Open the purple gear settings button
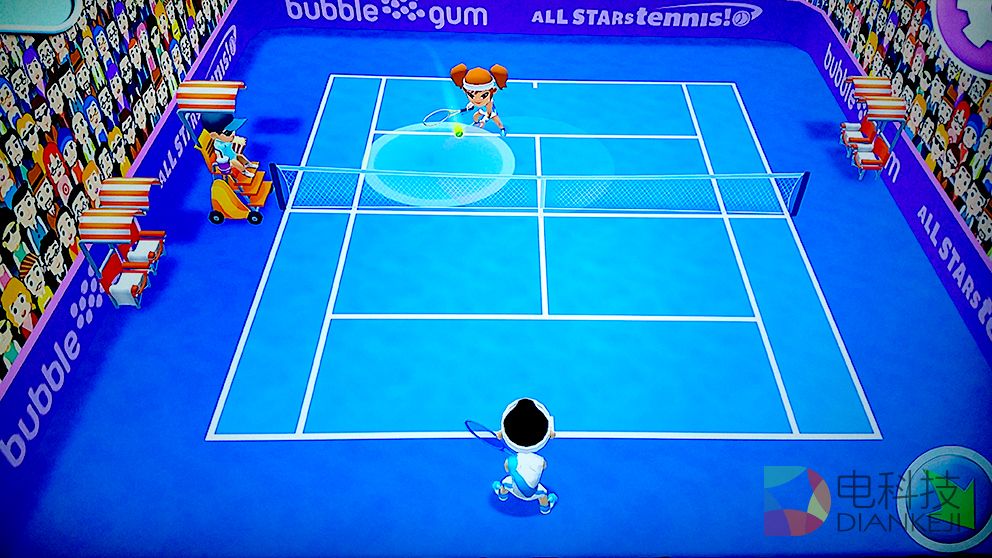The image size is (992, 558). (970, 25)
